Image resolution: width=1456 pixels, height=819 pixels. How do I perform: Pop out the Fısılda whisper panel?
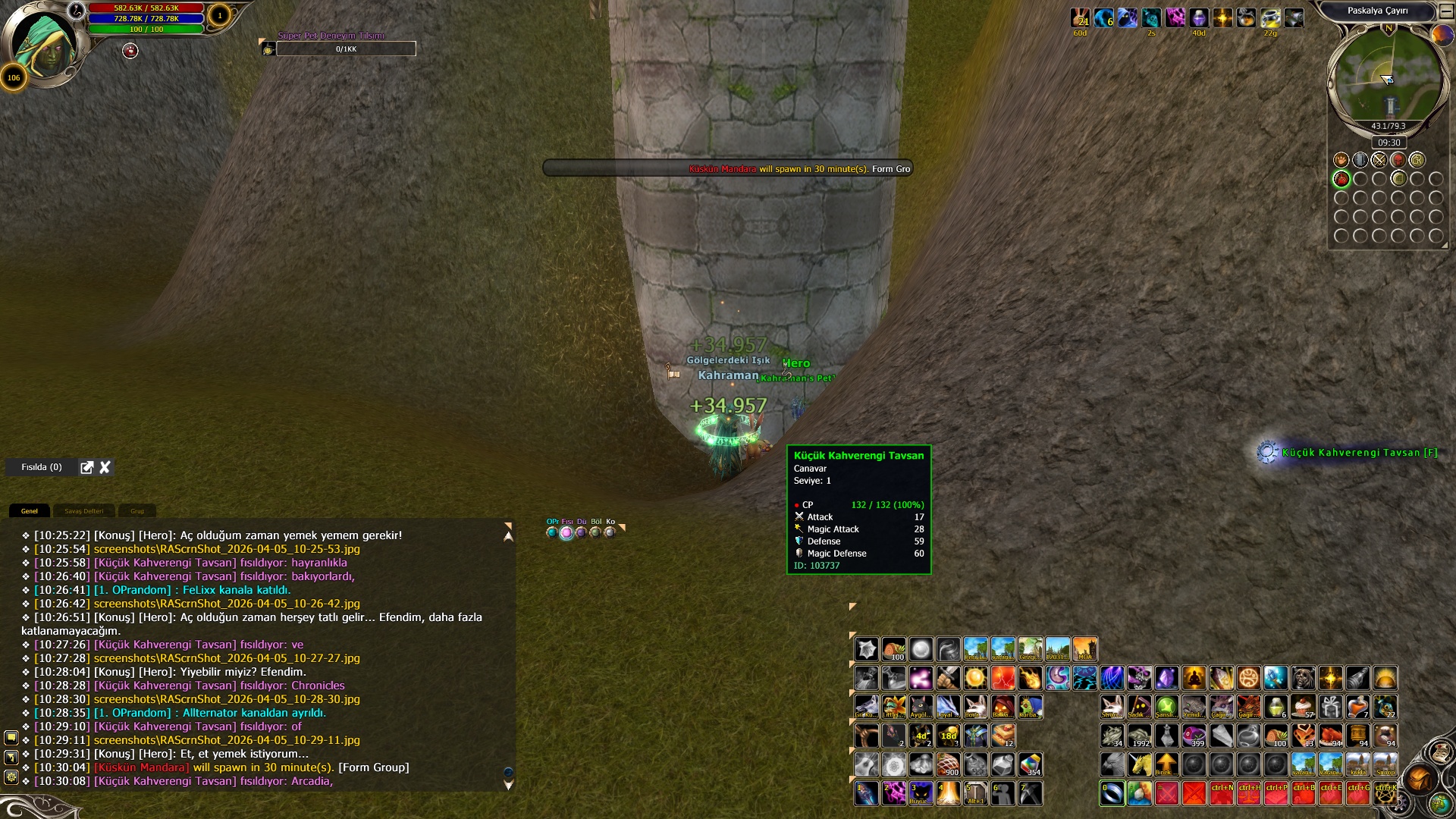point(87,467)
